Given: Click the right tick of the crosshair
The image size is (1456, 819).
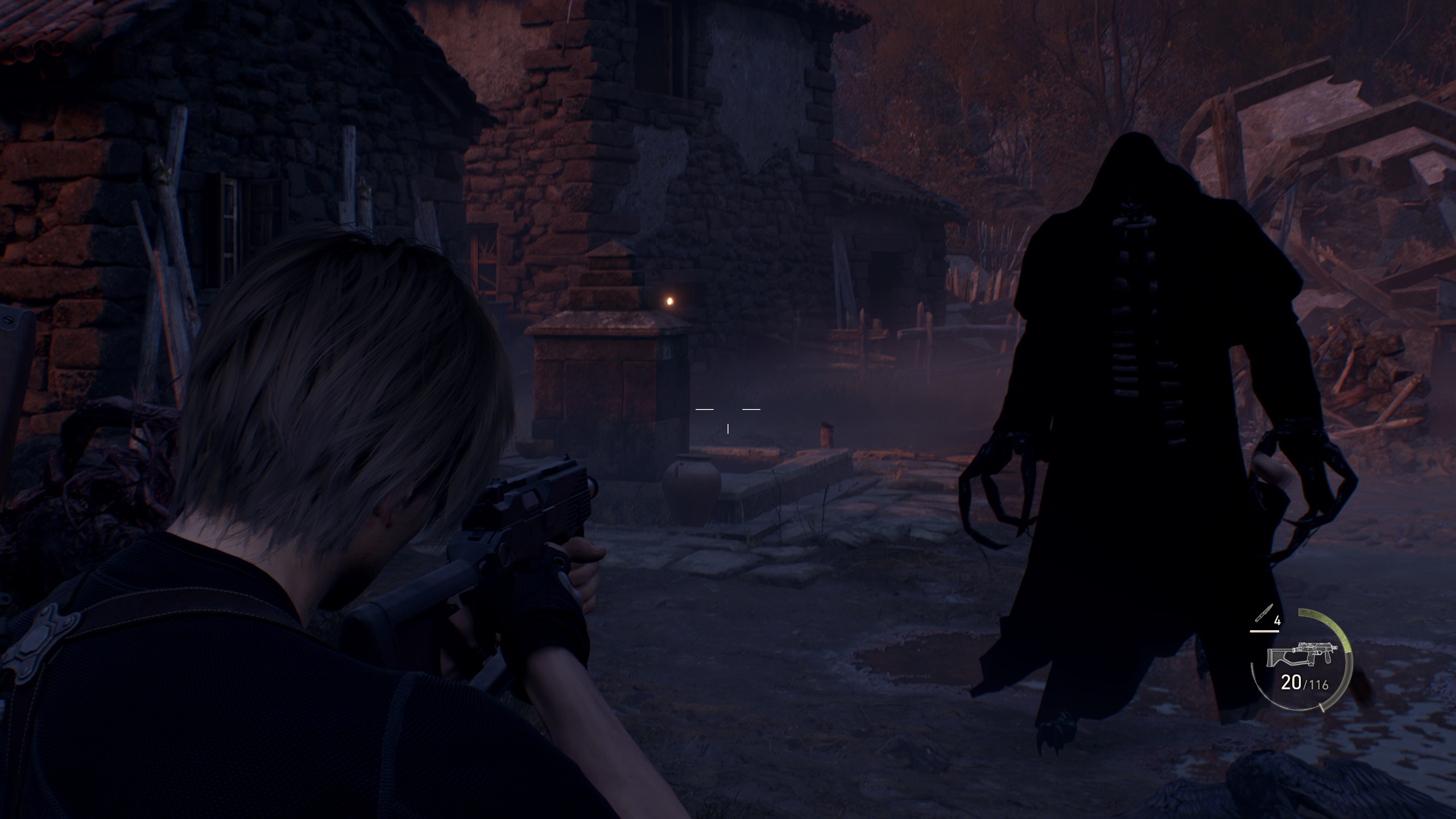Looking at the screenshot, I should point(752,408).
